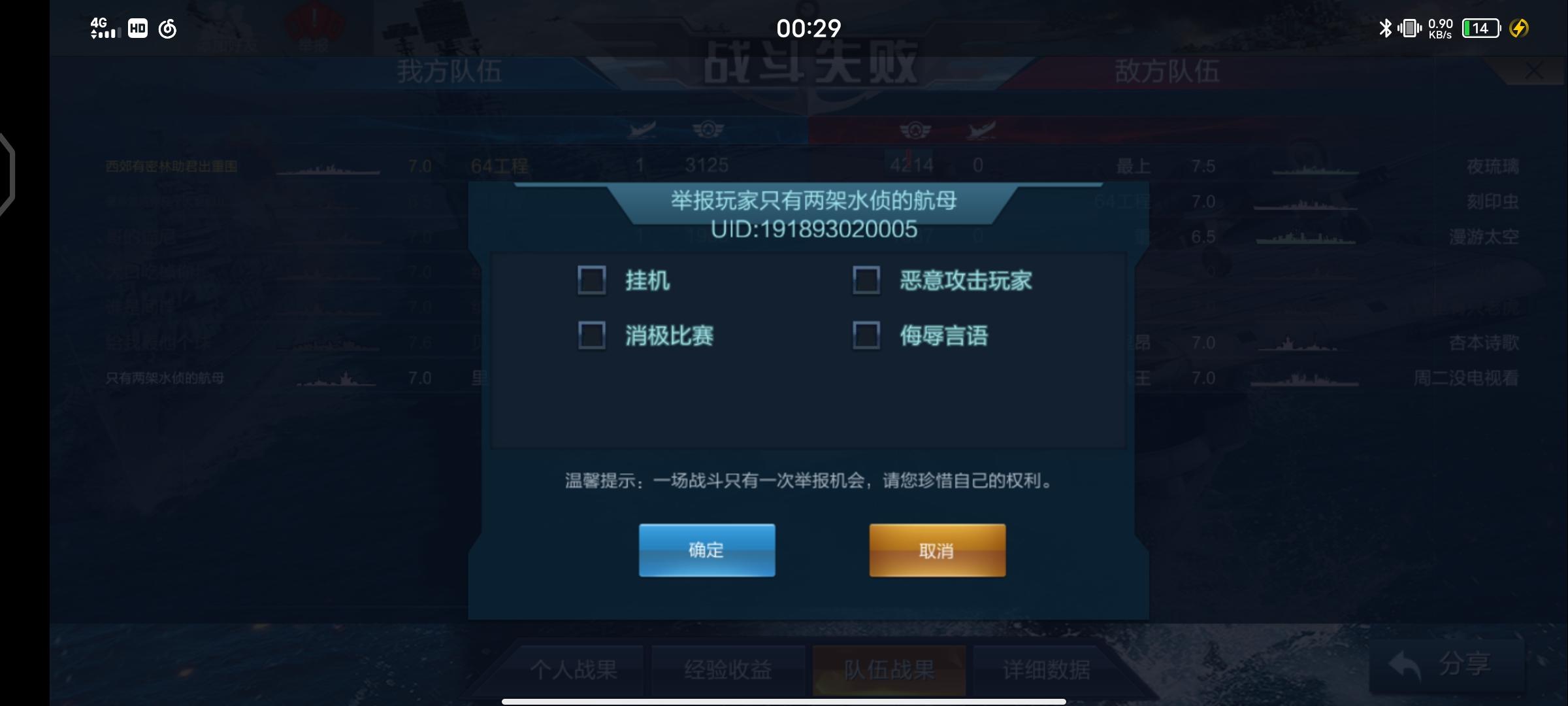Check the 侮辱言语 report reason

tap(867, 335)
